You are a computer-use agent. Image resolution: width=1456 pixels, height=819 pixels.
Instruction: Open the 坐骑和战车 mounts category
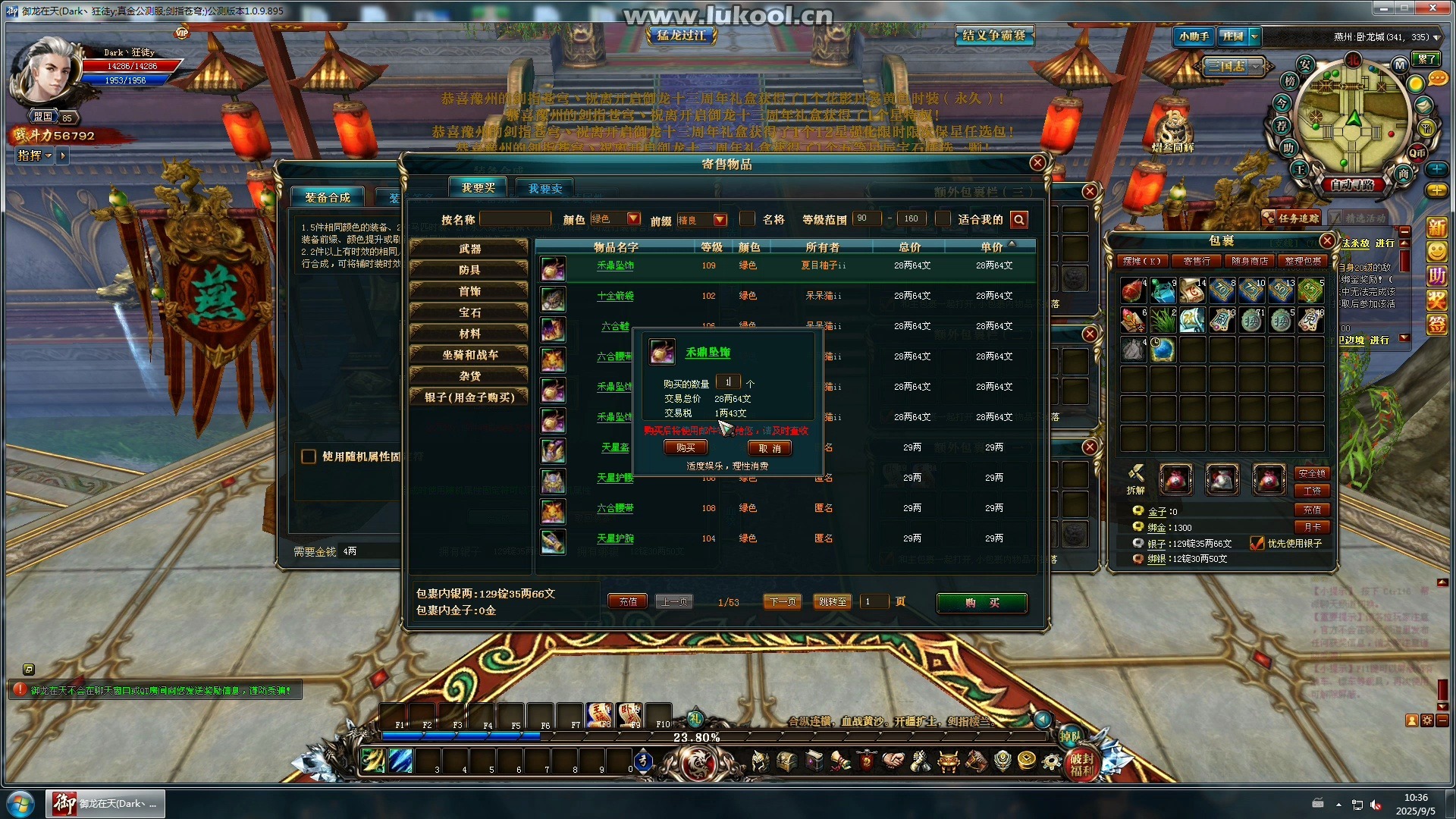pyautogui.click(x=469, y=355)
